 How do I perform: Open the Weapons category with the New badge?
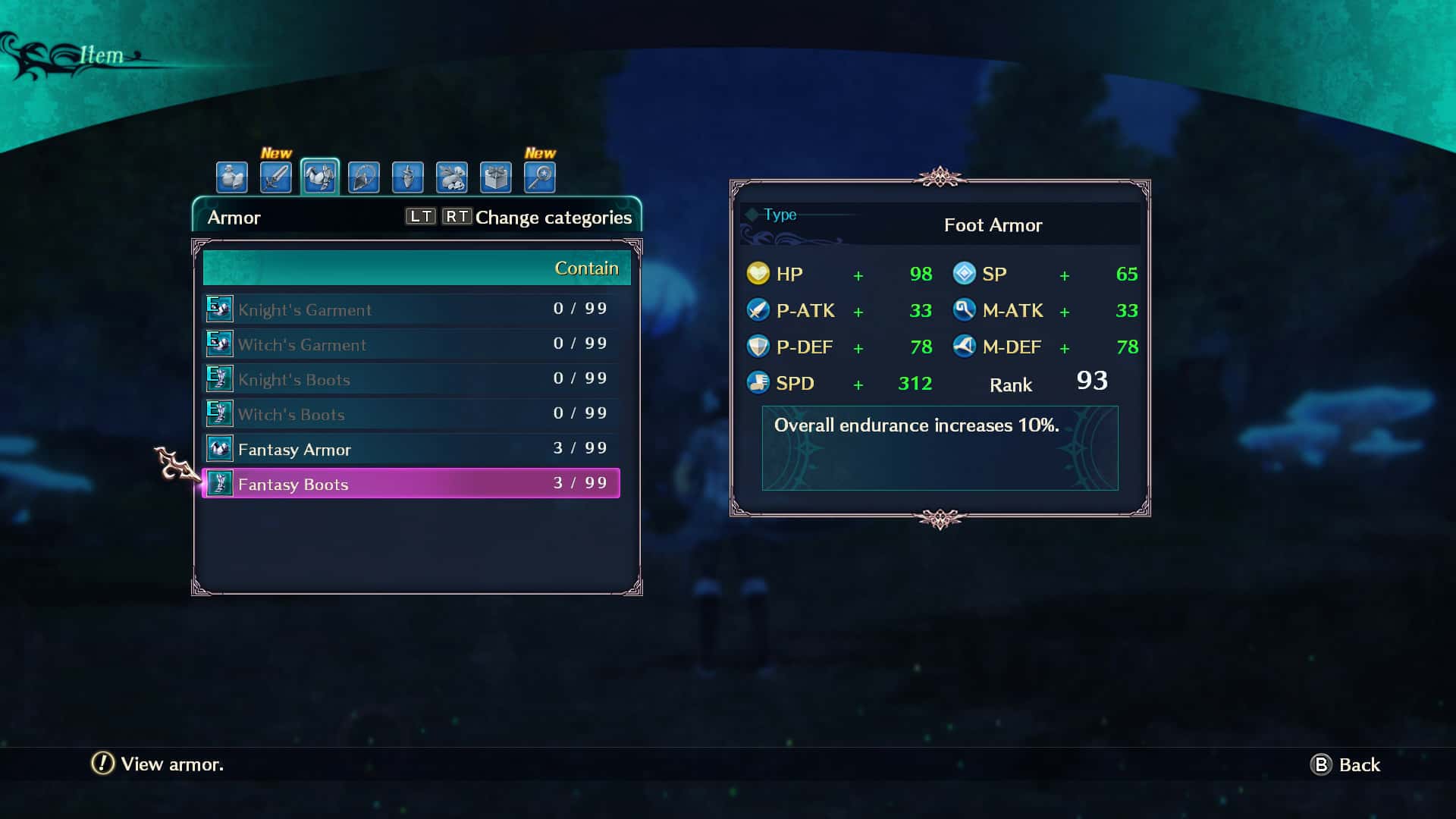point(276,177)
